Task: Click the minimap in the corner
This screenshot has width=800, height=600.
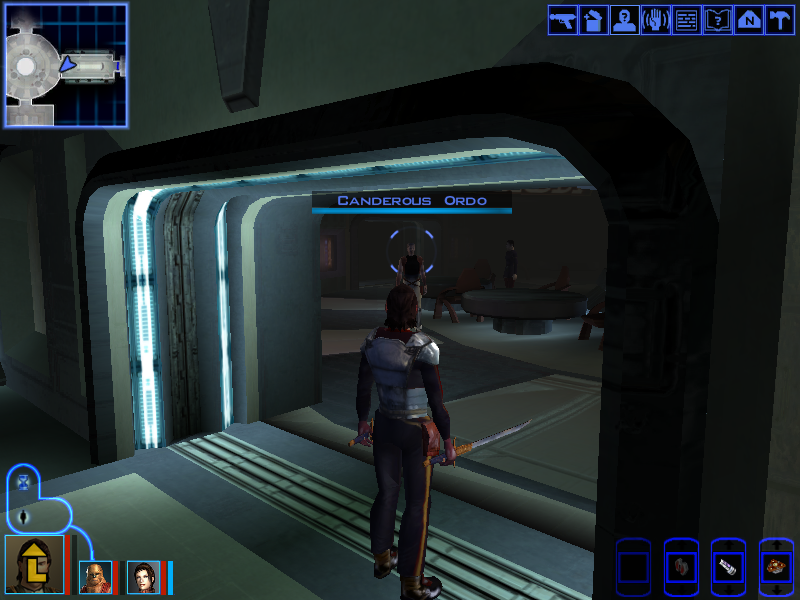Action: click(x=66, y=65)
